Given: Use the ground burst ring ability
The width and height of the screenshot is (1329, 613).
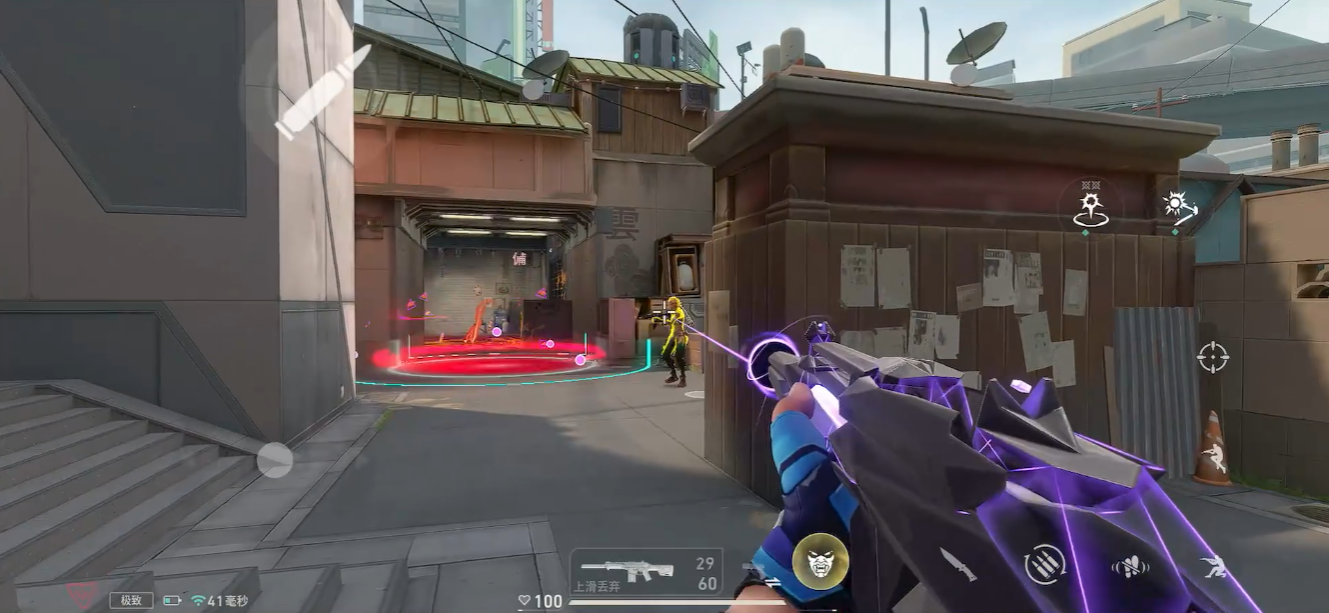Looking at the screenshot, I should pos(1089,207).
